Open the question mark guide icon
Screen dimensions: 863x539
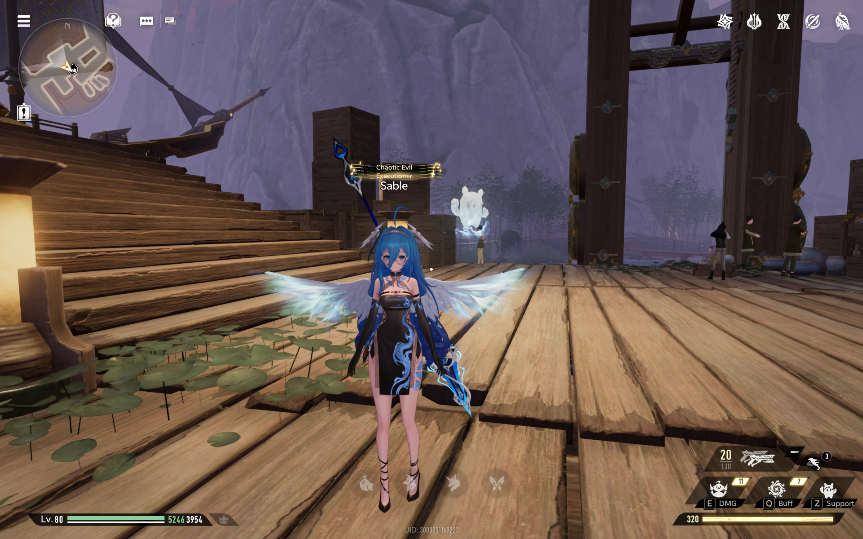click(114, 20)
